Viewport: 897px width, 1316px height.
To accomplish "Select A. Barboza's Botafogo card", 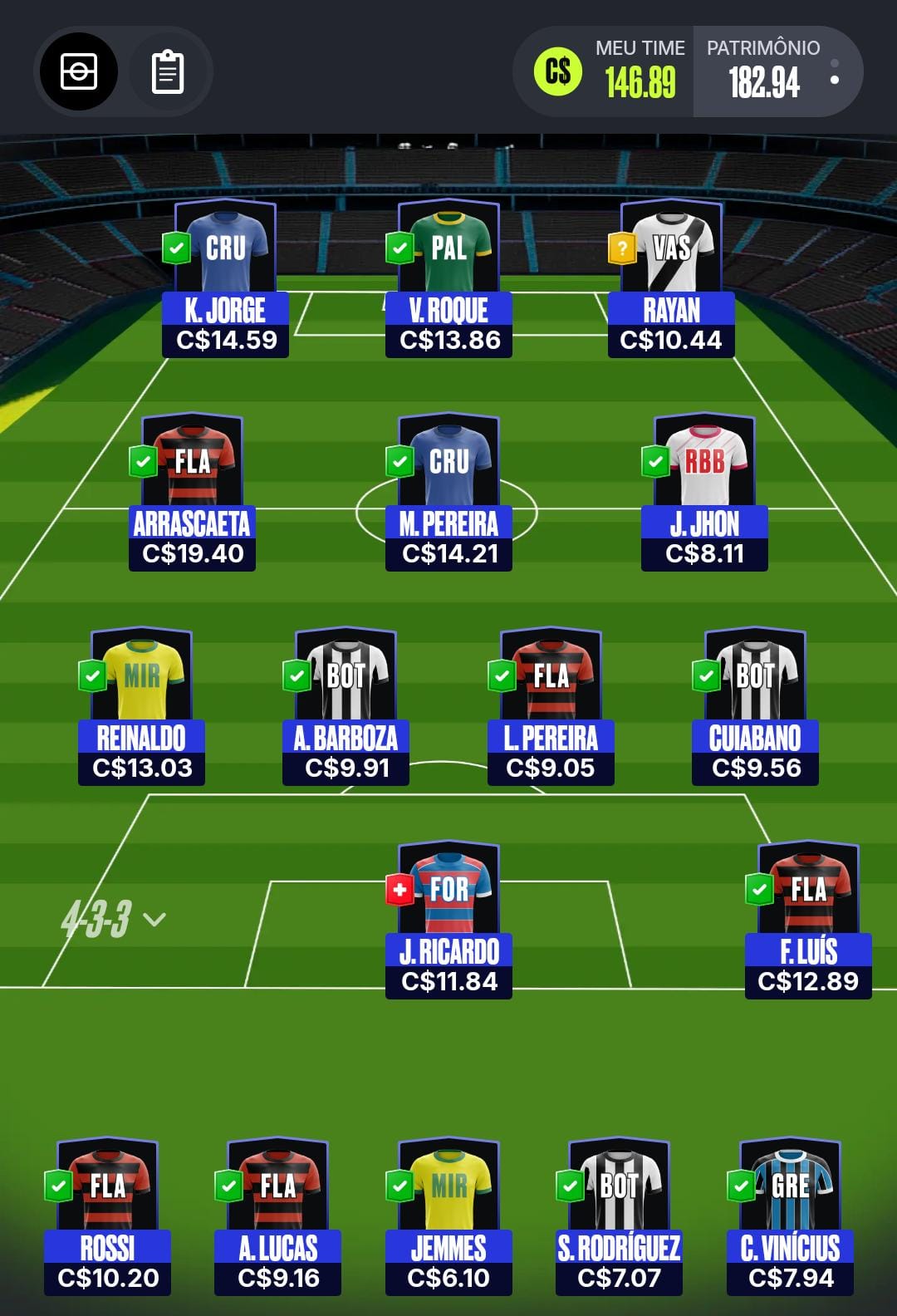I will click(346, 706).
